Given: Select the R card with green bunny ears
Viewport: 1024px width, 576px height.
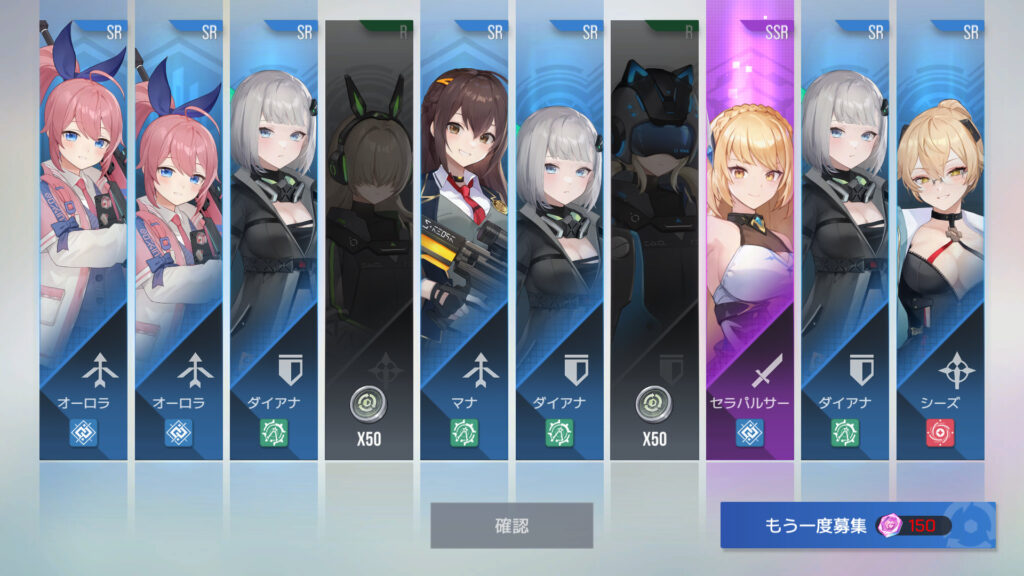Looking at the screenshot, I should coord(369,240).
